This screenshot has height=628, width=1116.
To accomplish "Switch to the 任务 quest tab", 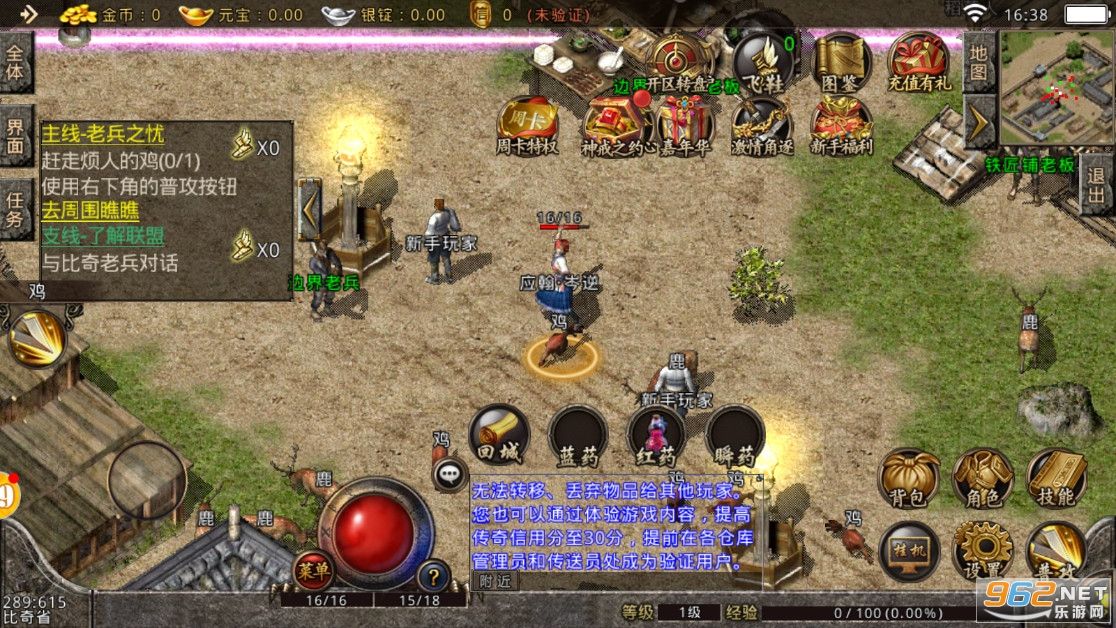I will 15,208.
